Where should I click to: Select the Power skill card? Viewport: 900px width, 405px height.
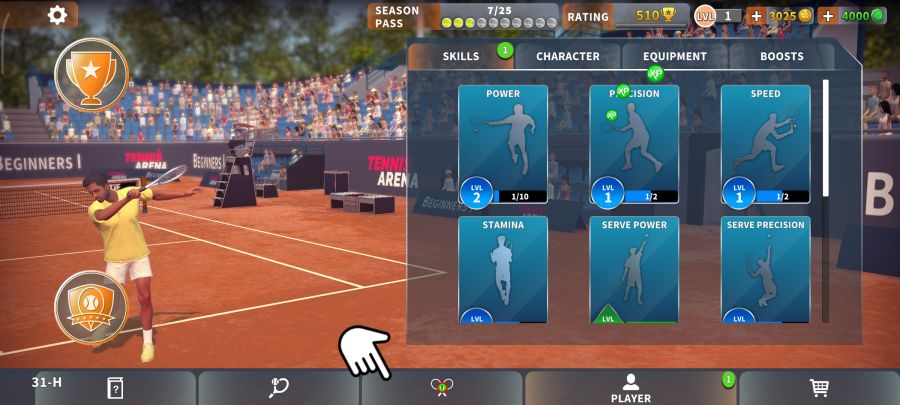pyautogui.click(x=503, y=145)
